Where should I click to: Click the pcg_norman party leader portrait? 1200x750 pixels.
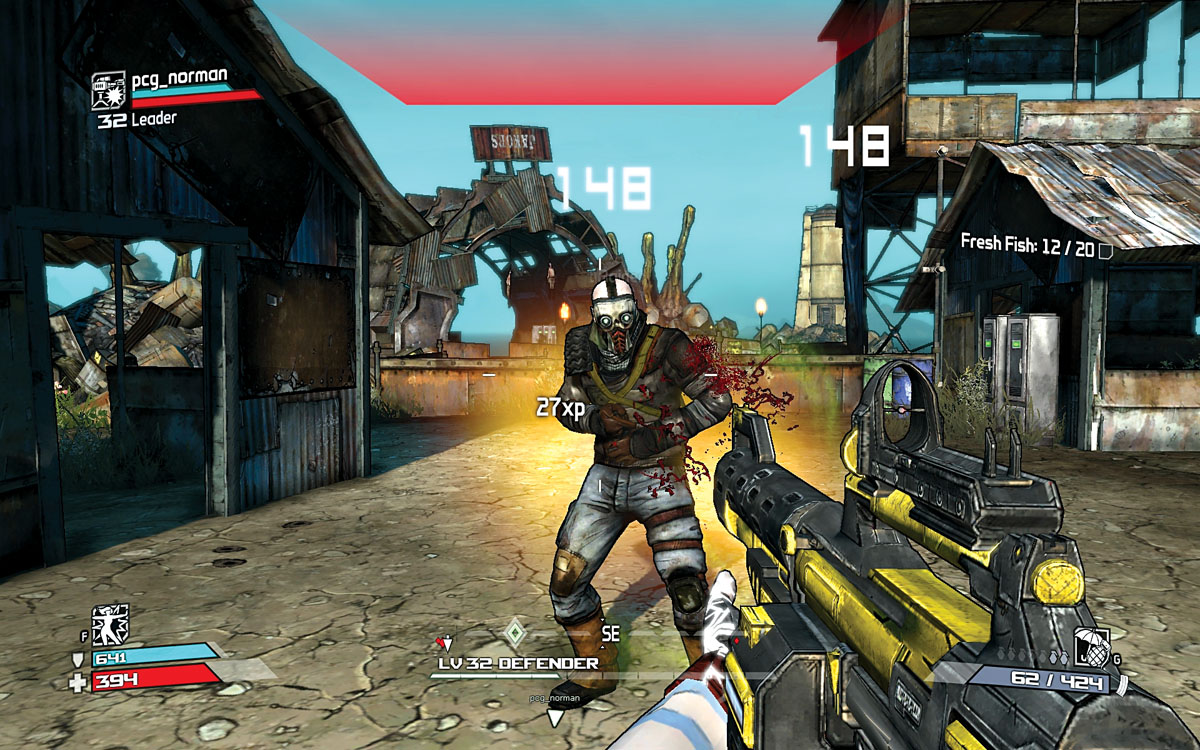pyautogui.click(x=109, y=90)
